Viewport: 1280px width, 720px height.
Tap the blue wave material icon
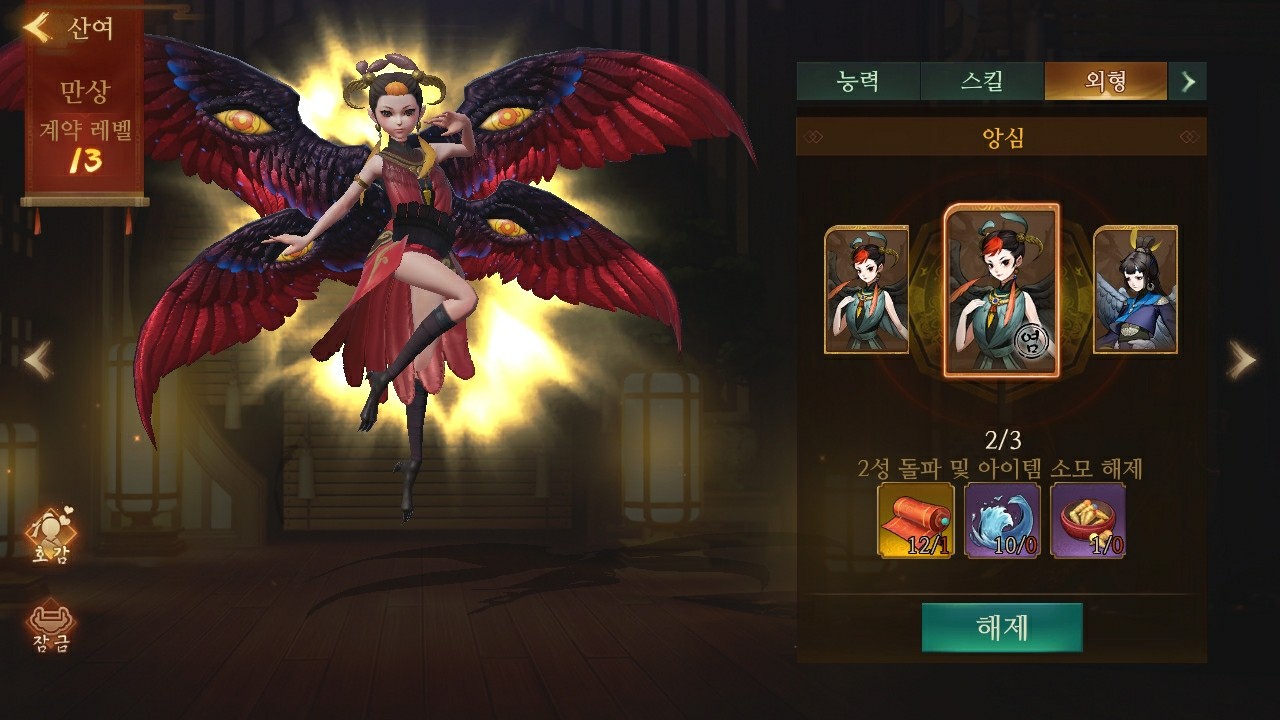point(1002,520)
